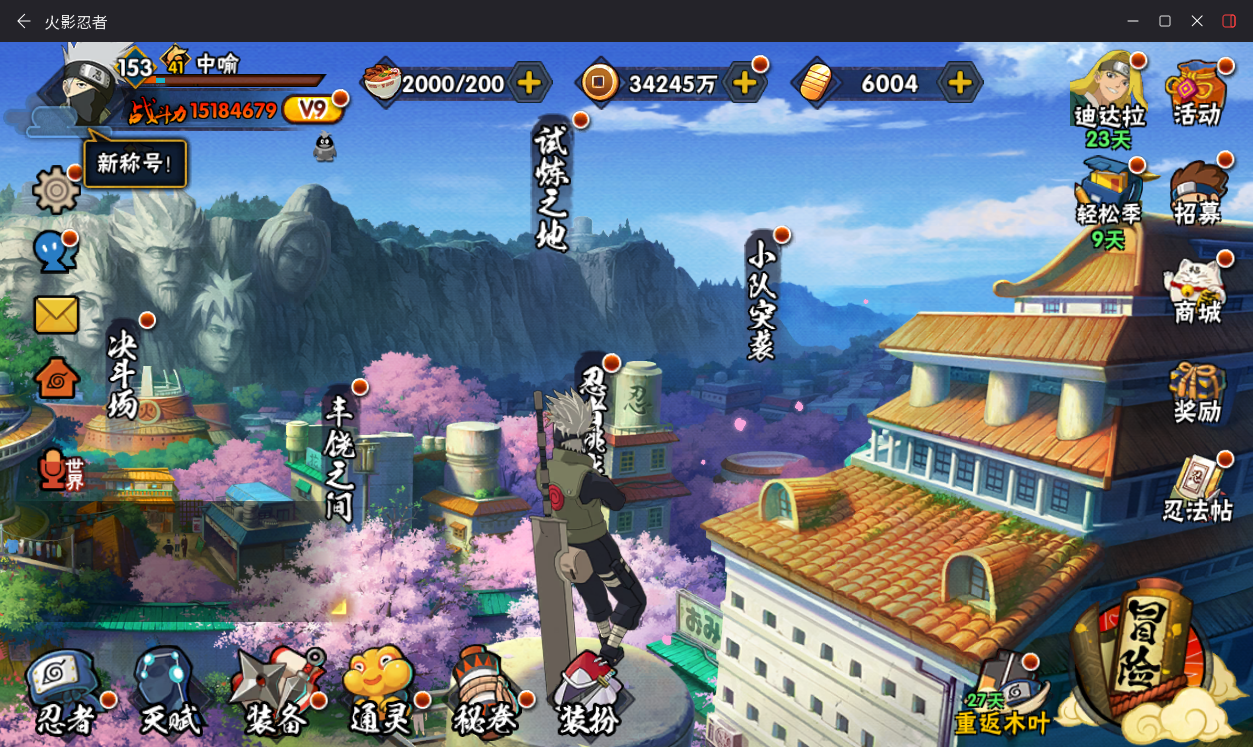Open the 忍法帖 ninja scroll pass

pyautogui.click(x=1197, y=490)
